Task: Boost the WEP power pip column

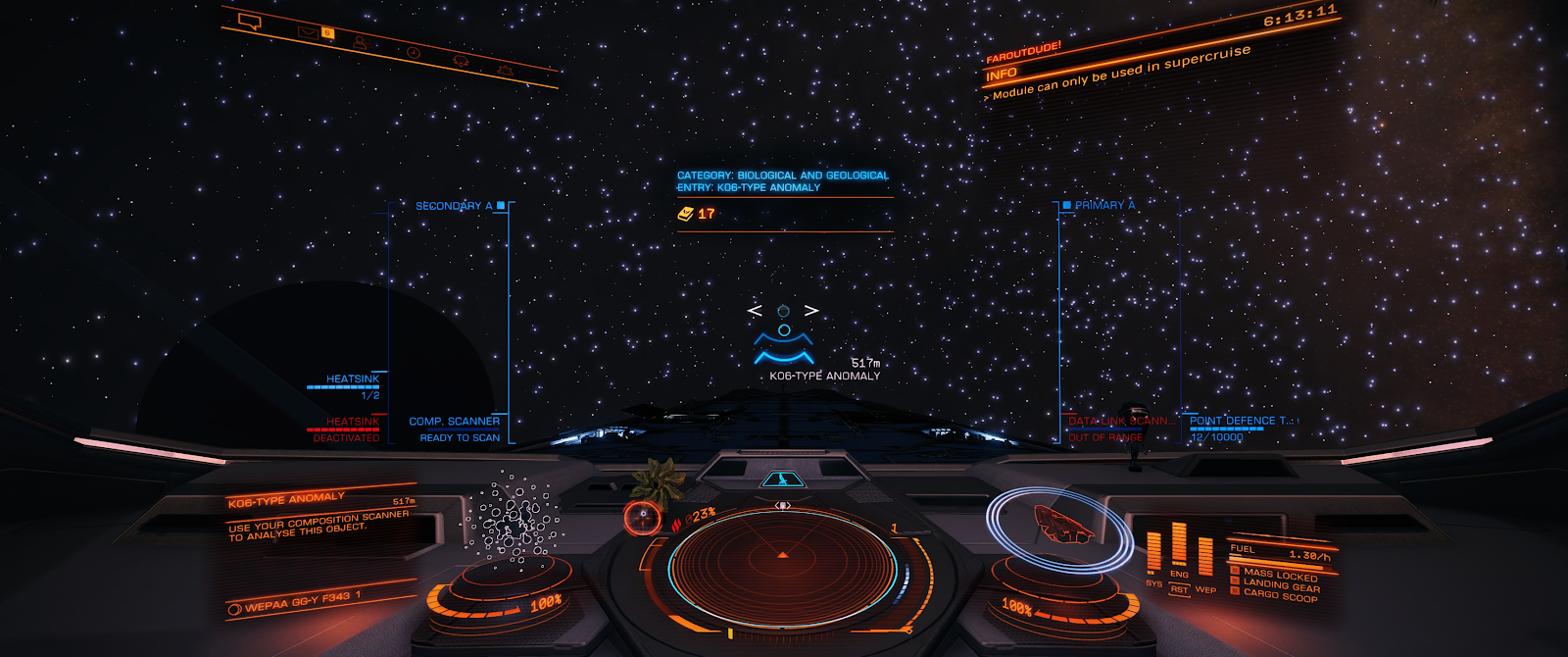Action: tap(1205, 559)
